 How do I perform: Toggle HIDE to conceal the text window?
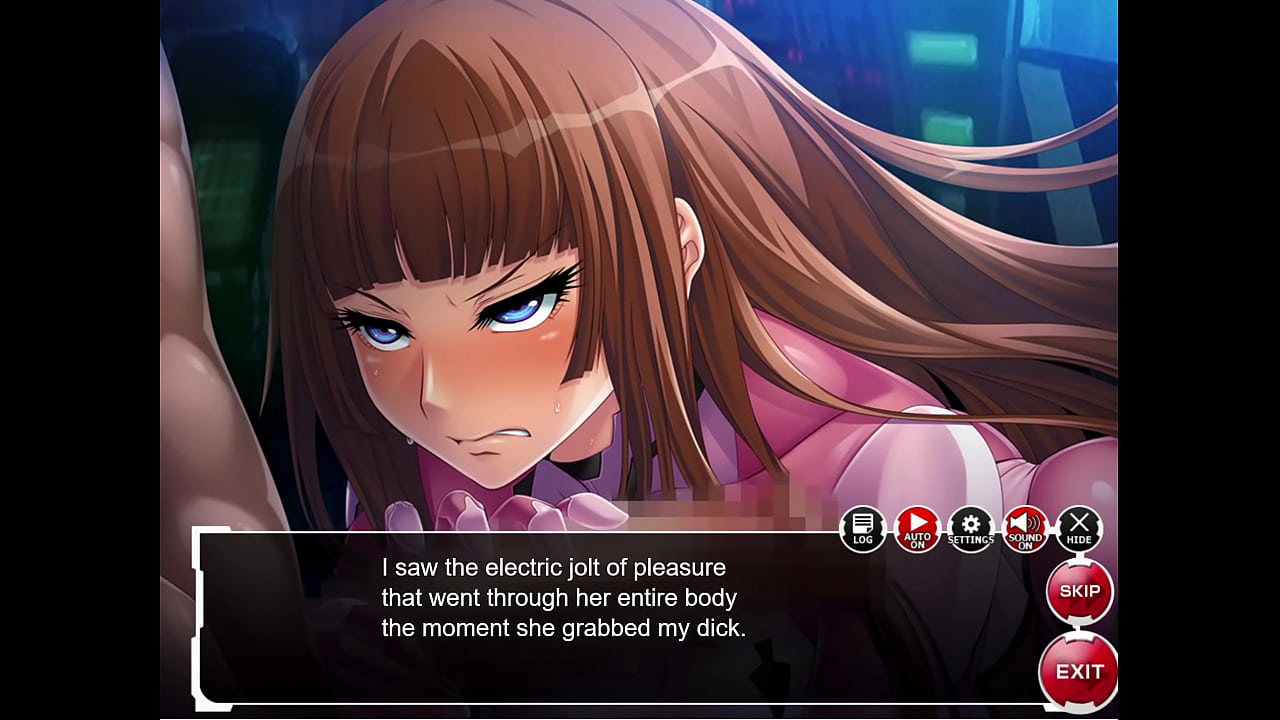pyautogui.click(x=1078, y=527)
